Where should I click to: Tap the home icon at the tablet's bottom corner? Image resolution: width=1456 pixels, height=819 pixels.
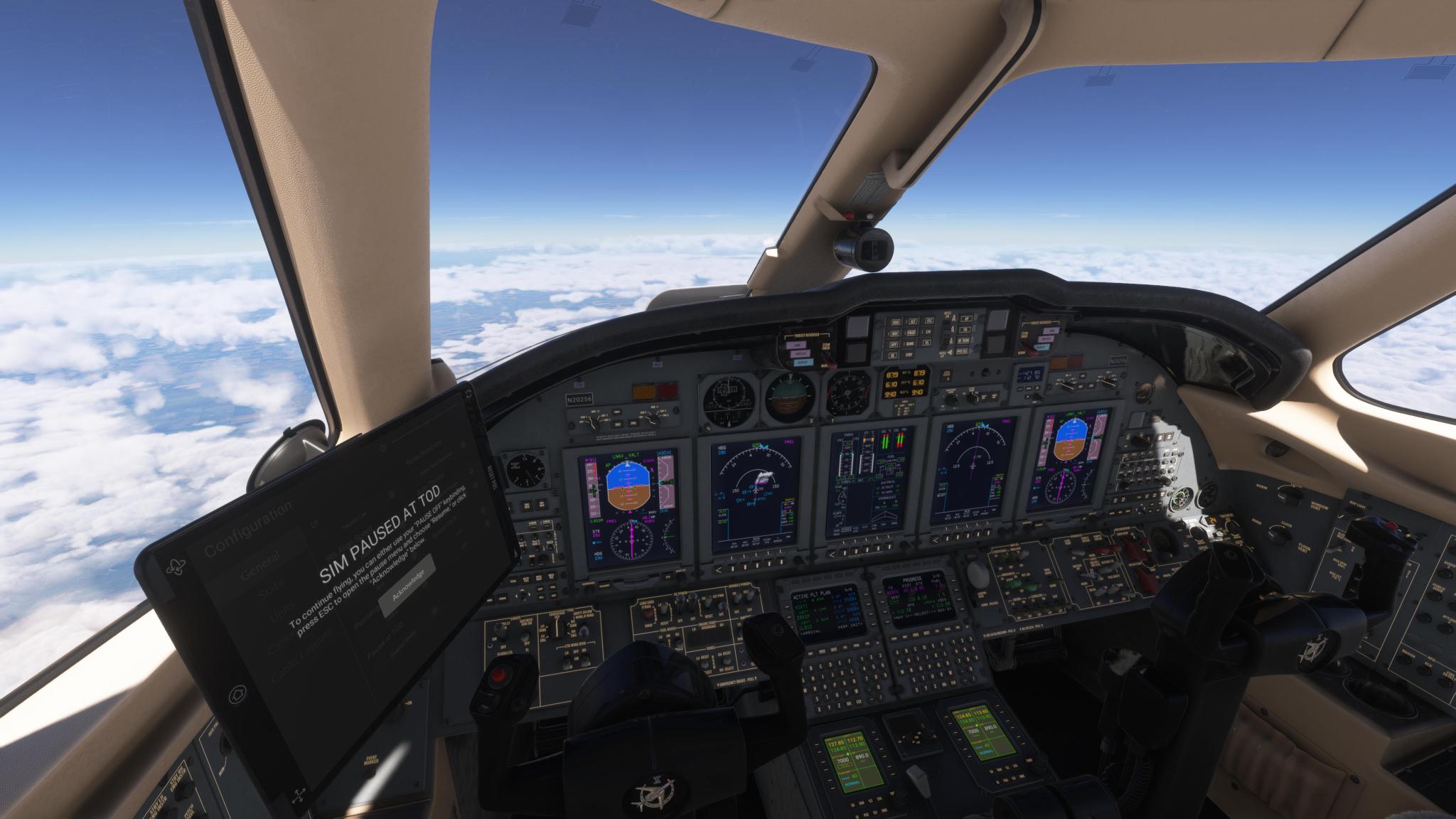[237, 693]
